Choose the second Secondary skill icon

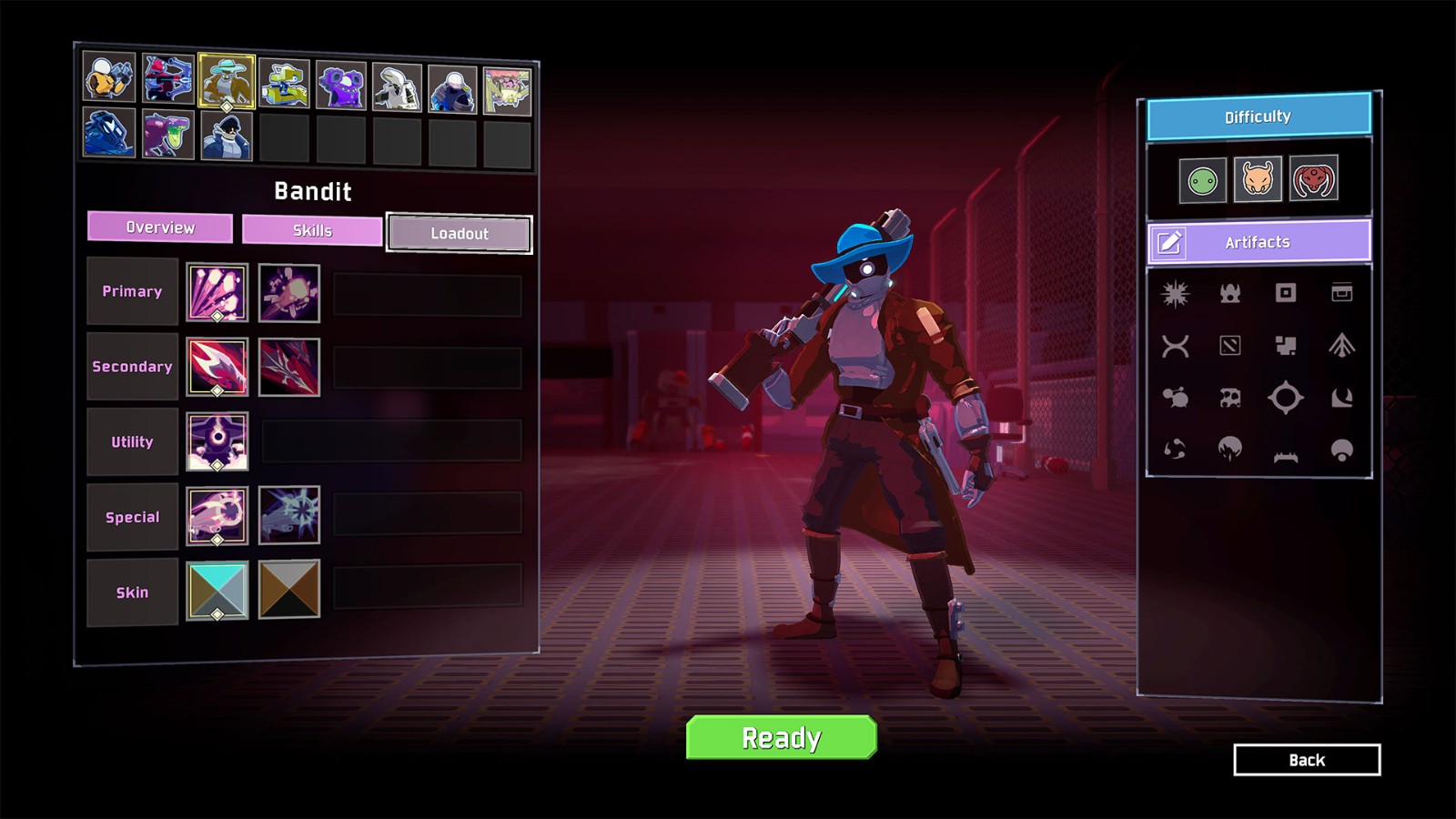pos(289,368)
